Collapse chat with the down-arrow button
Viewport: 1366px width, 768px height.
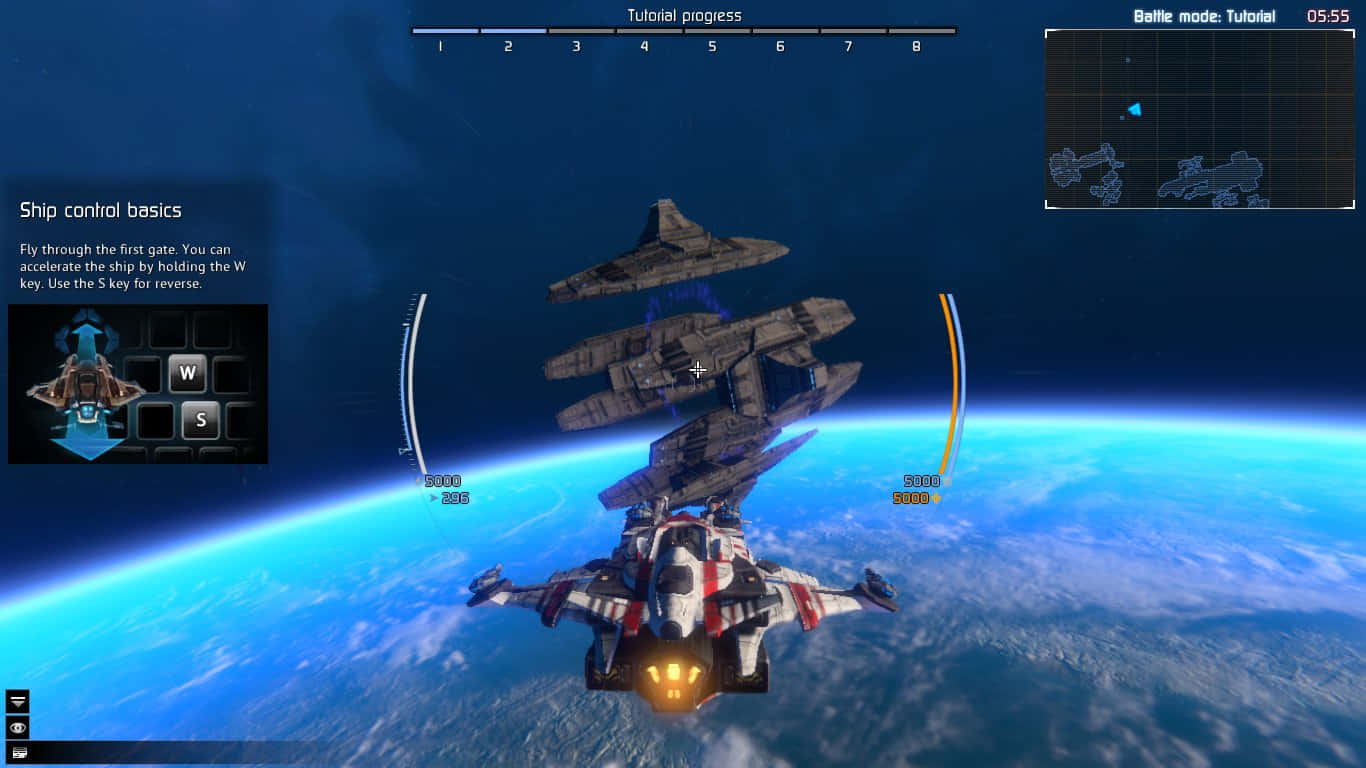(x=18, y=701)
